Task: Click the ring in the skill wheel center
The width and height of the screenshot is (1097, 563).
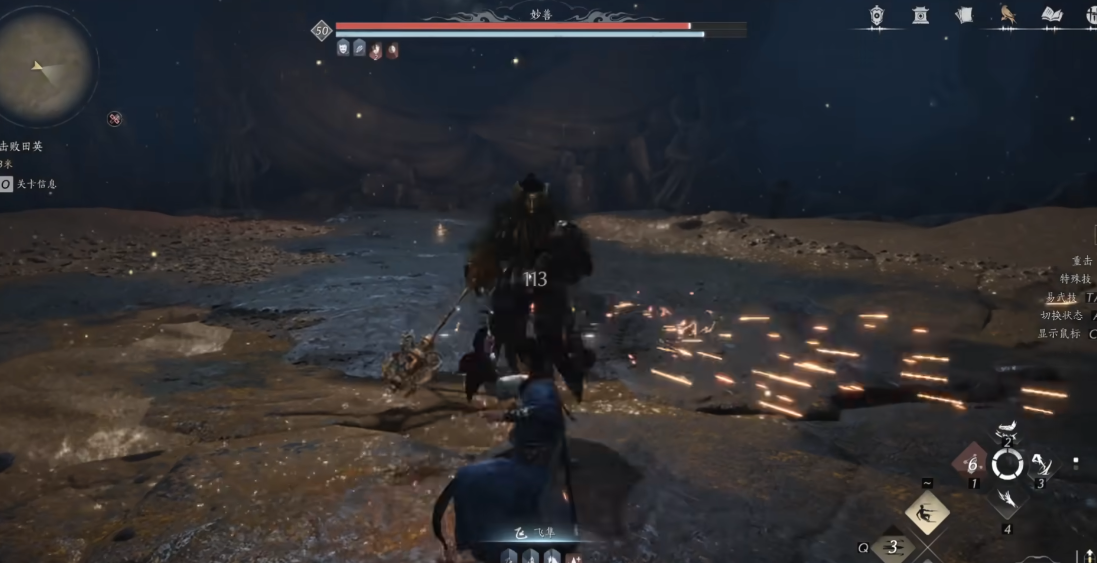Action: [x=1007, y=464]
